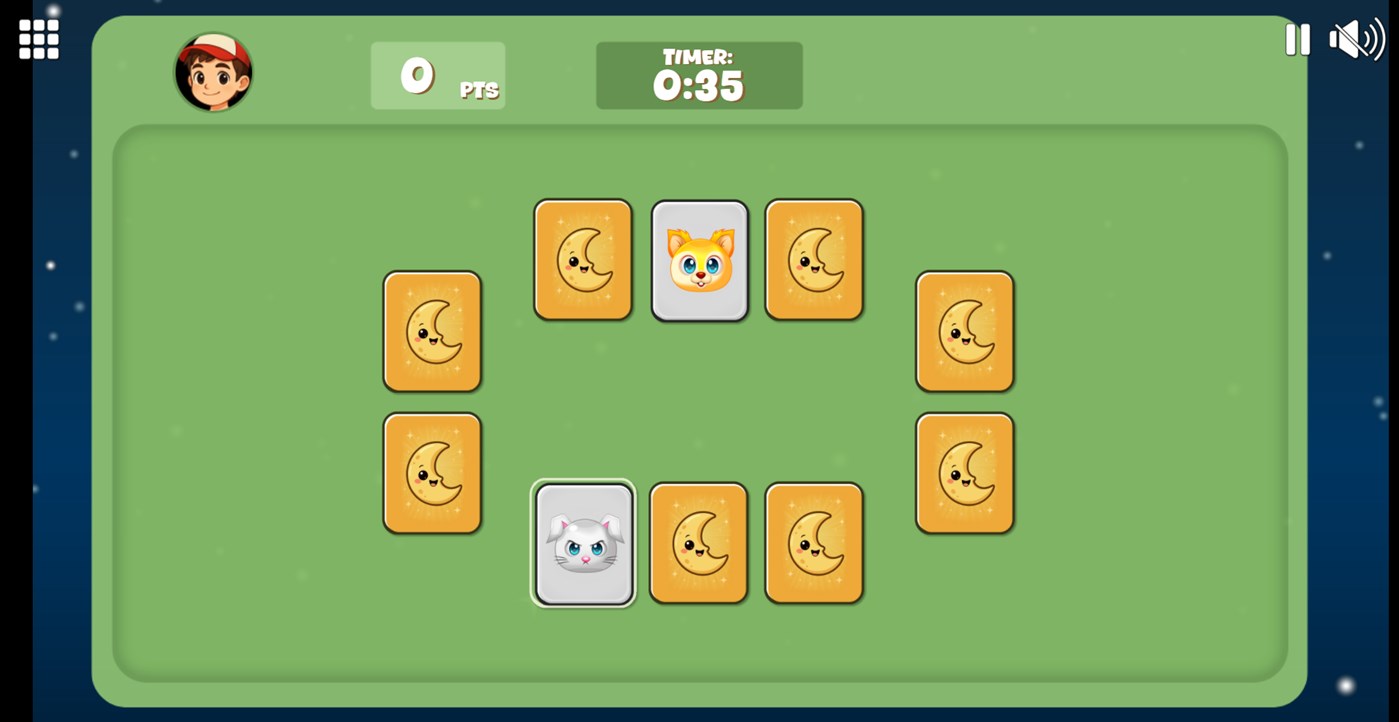1399x722 pixels.
Task: Flip the moon card left of the cat
Action: pyautogui.click(x=583, y=260)
